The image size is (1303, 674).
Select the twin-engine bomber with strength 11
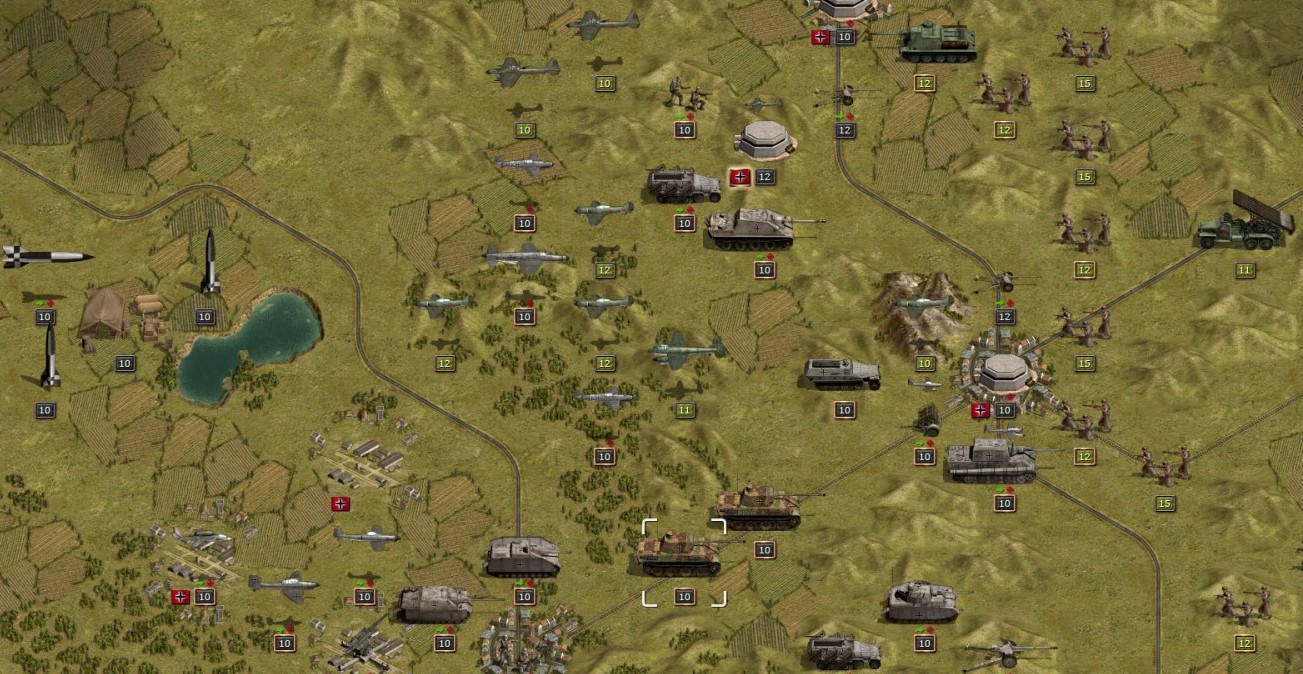click(x=686, y=351)
